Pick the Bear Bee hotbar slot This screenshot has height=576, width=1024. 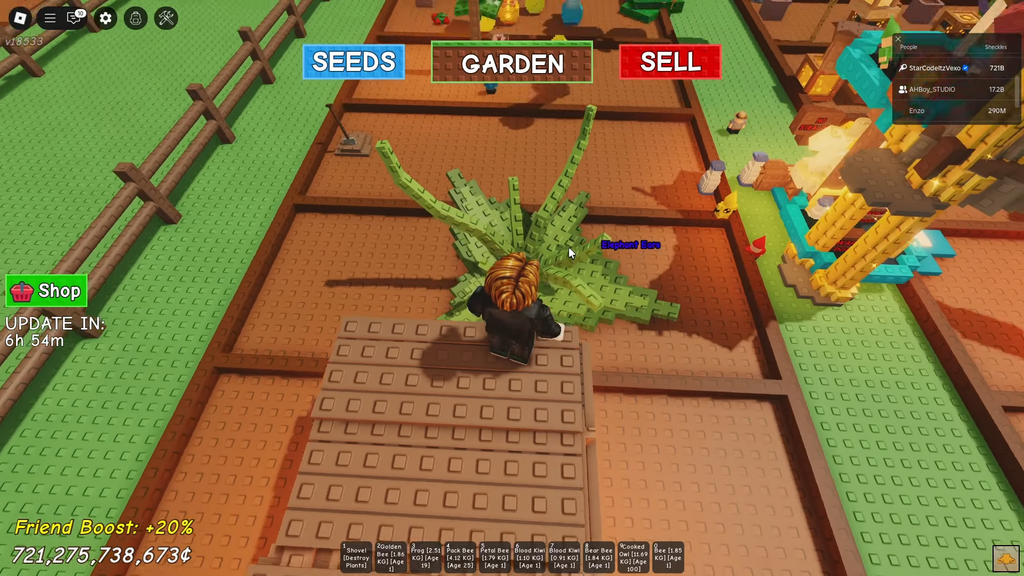click(599, 557)
